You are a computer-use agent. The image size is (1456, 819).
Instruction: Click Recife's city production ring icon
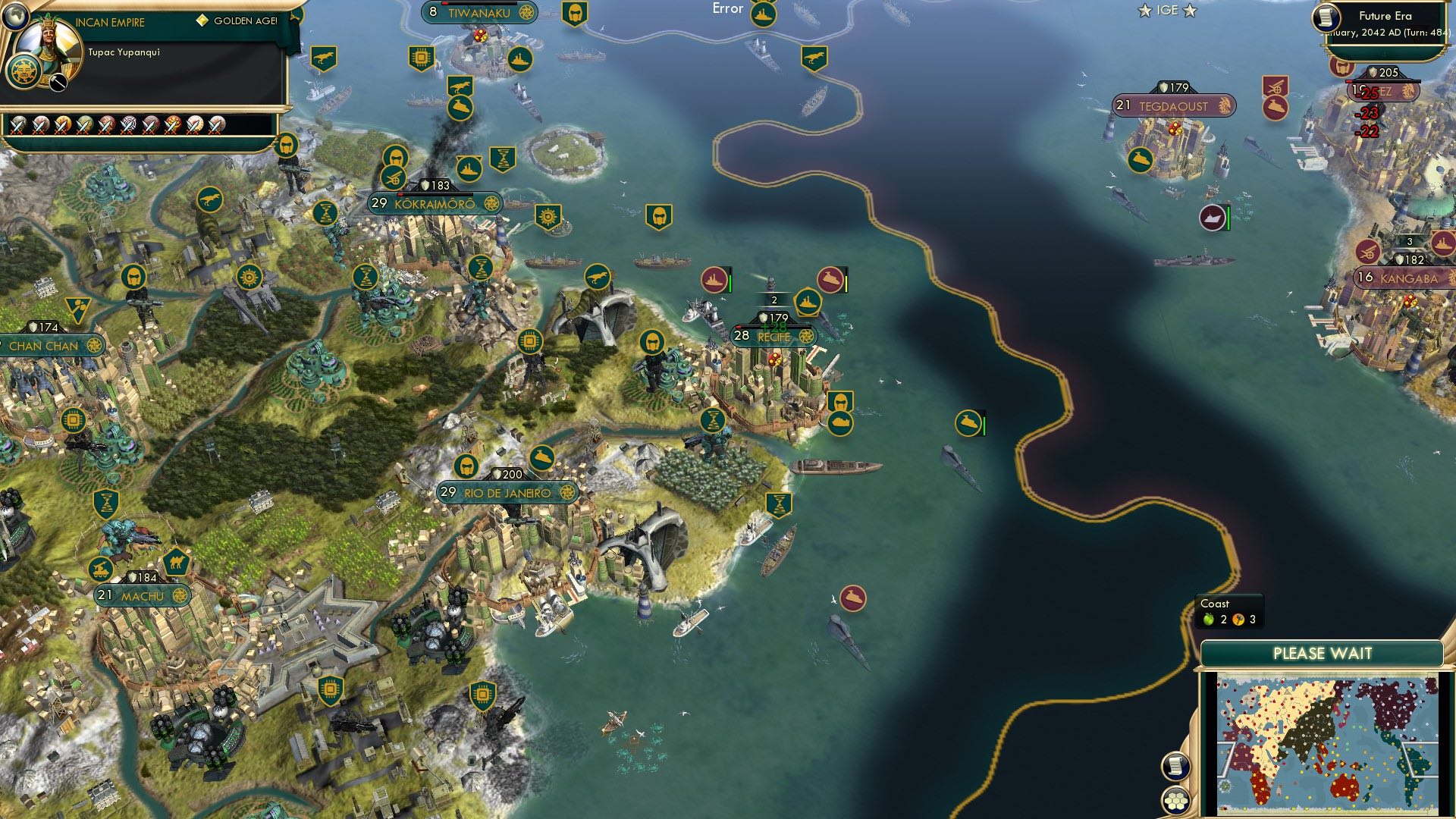806,336
